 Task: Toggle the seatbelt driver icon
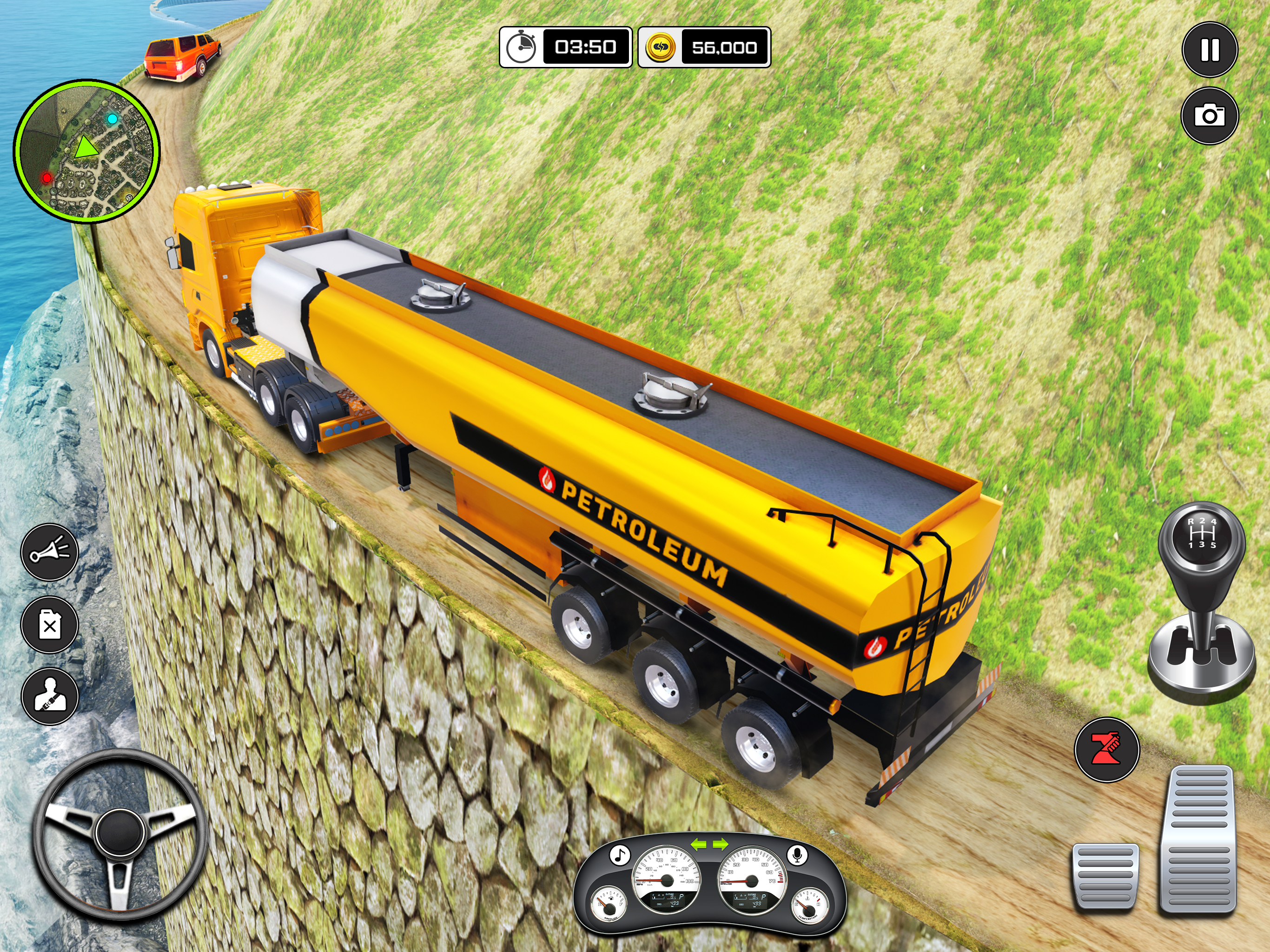[x=50, y=696]
